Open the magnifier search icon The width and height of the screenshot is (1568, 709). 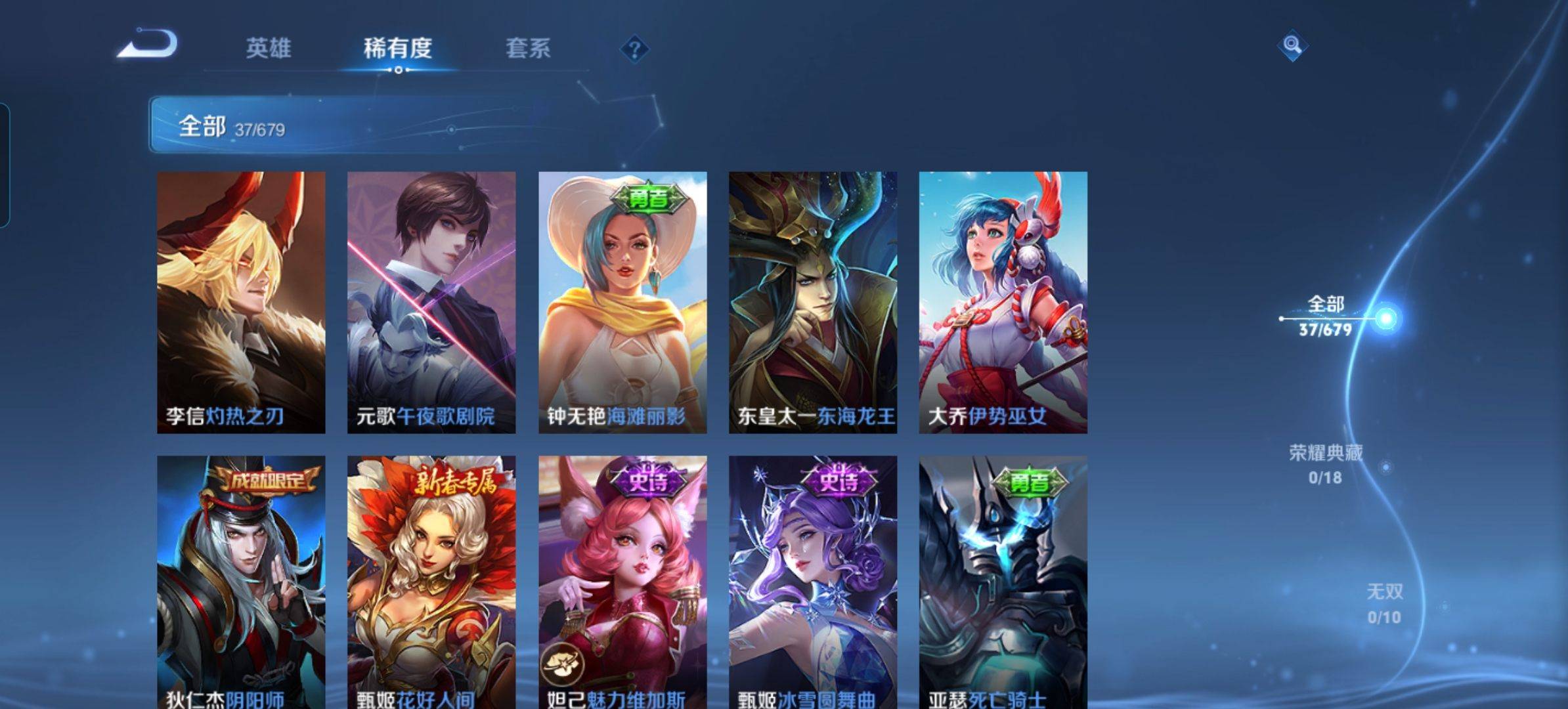(x=1292, y=45)
